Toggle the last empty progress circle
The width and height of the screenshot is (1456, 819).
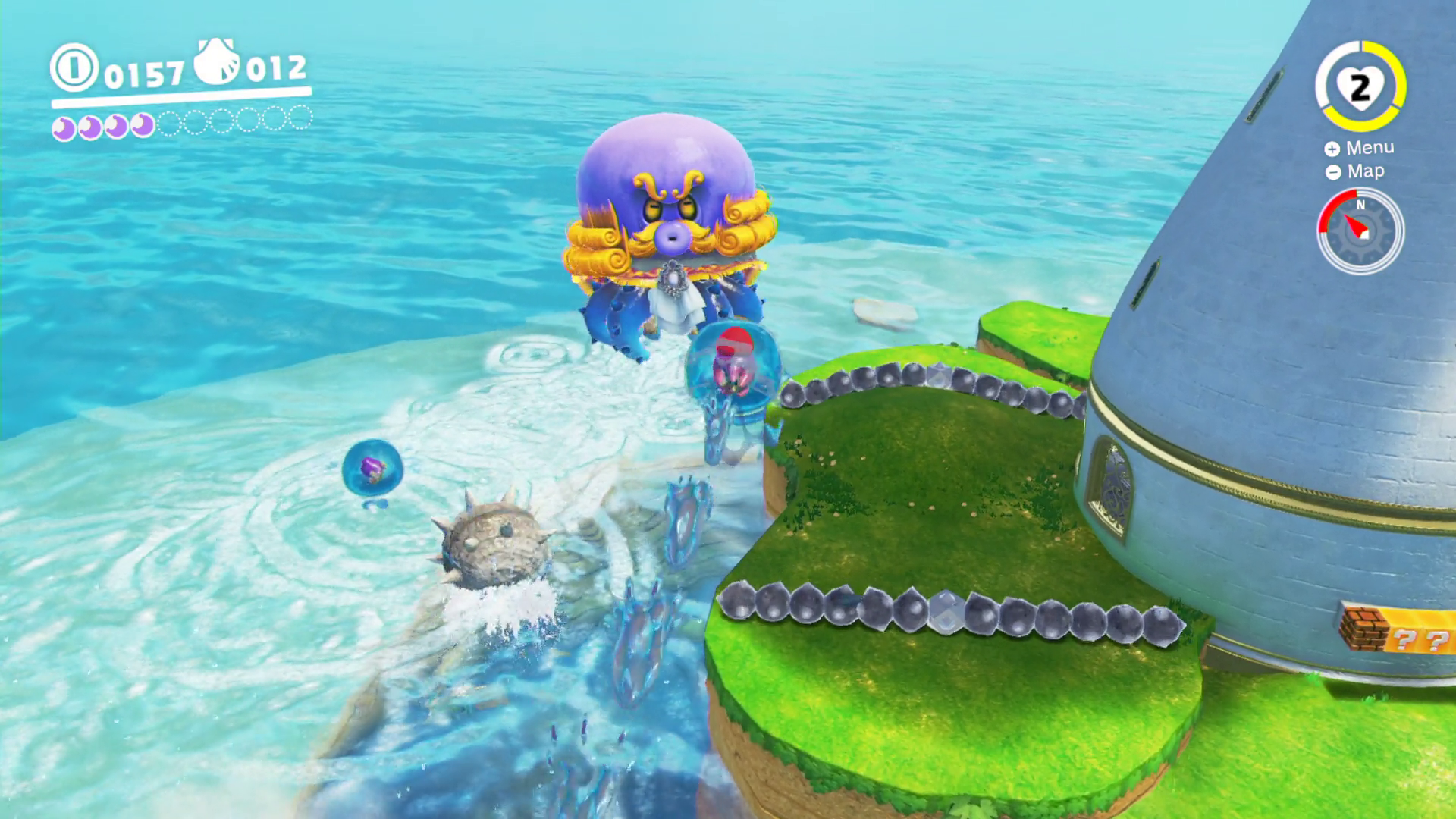point(301,119)
